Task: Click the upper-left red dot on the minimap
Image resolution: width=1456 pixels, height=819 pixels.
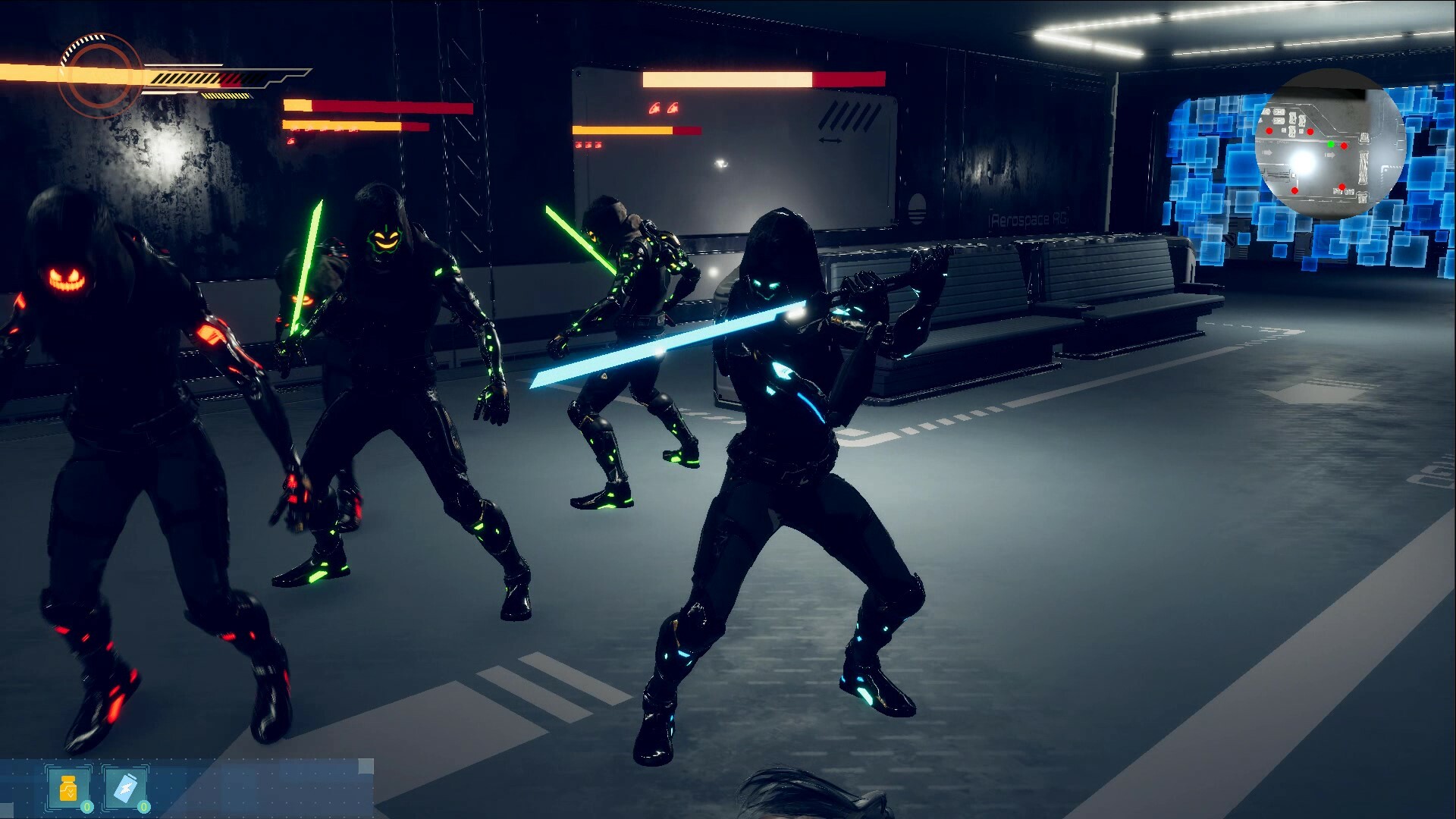Action: coord(1269,131)
